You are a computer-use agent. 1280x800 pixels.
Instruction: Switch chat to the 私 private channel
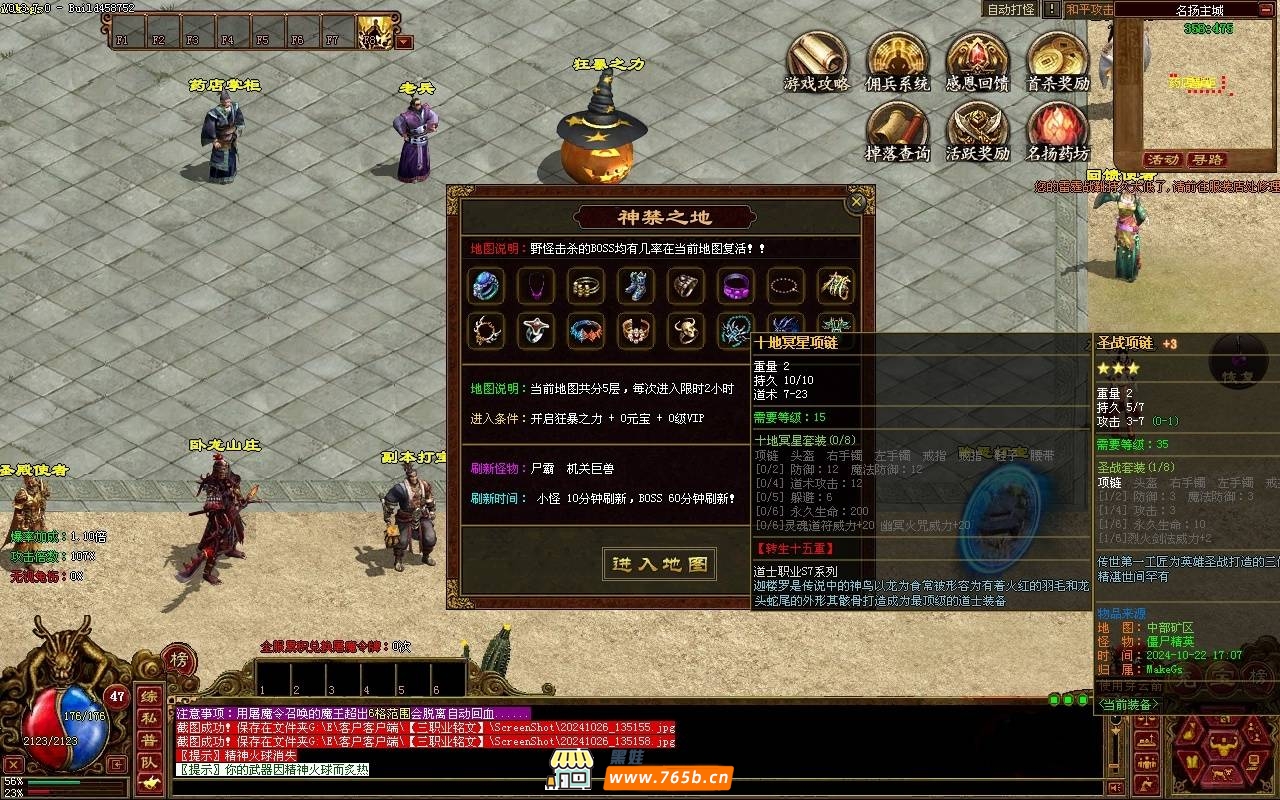click(x=148, y=718)
